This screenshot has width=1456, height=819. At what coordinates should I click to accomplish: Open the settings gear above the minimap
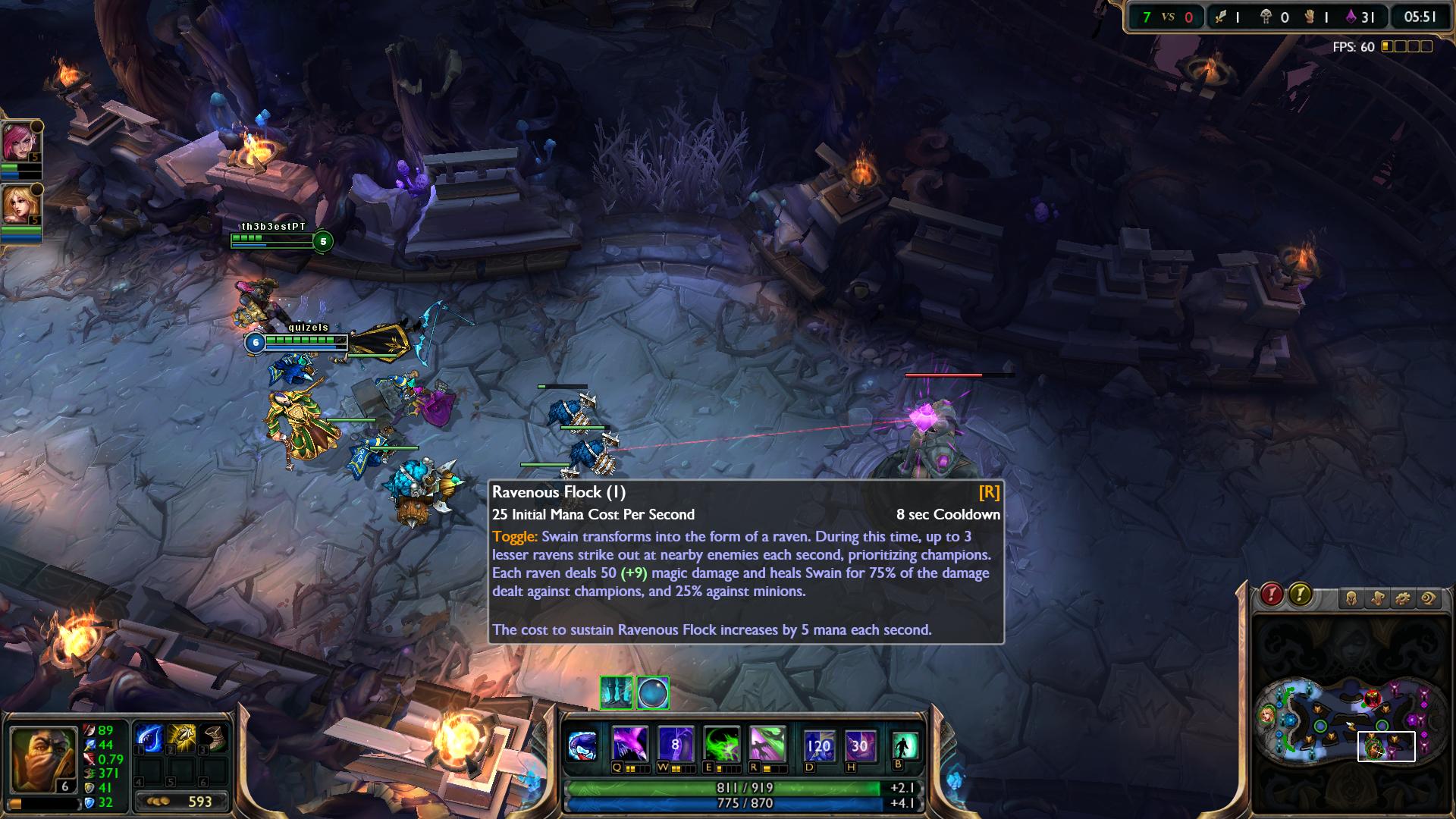click(x=1403, y=599)
